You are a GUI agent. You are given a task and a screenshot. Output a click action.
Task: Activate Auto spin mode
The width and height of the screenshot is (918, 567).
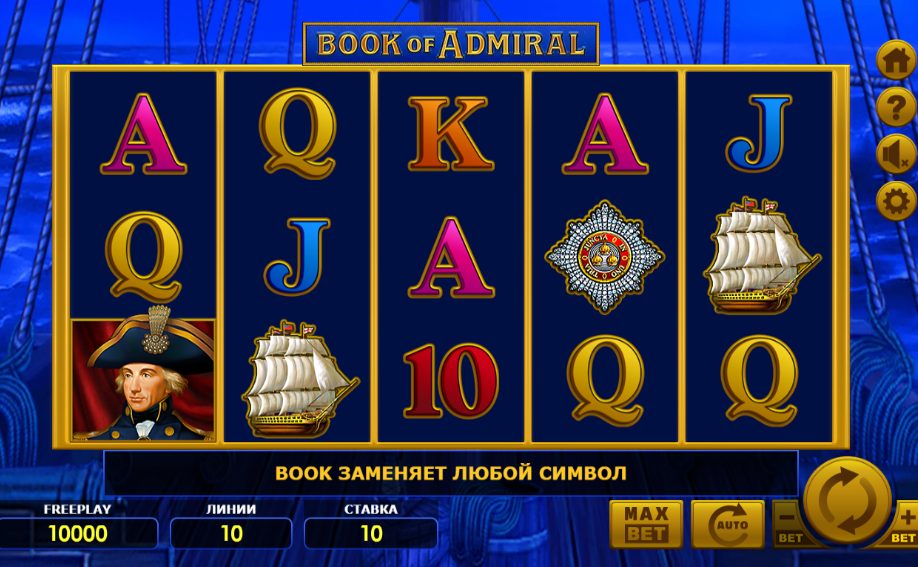(727, 524)
